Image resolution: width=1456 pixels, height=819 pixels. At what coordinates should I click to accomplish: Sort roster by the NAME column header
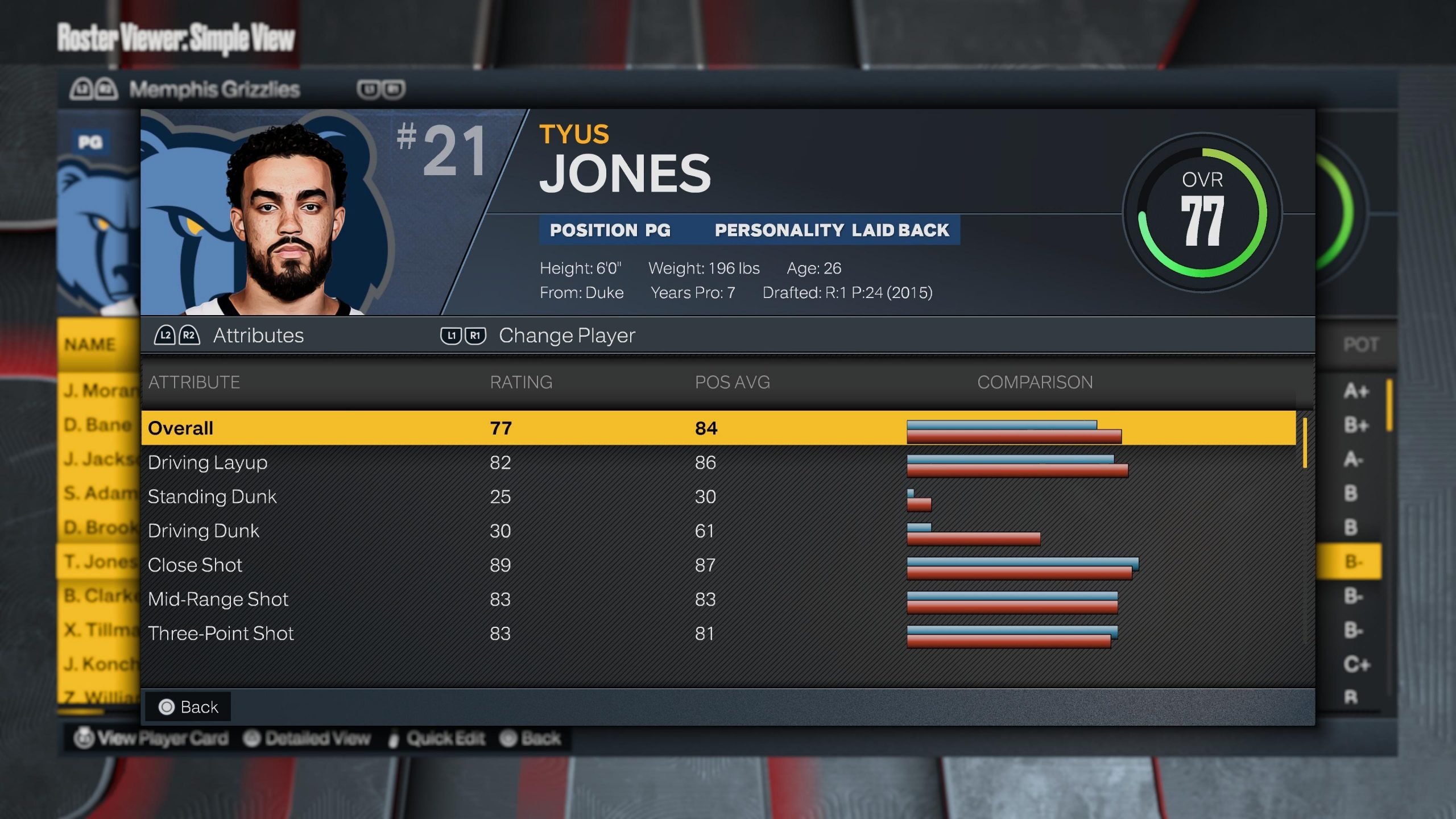pos(90,345)
